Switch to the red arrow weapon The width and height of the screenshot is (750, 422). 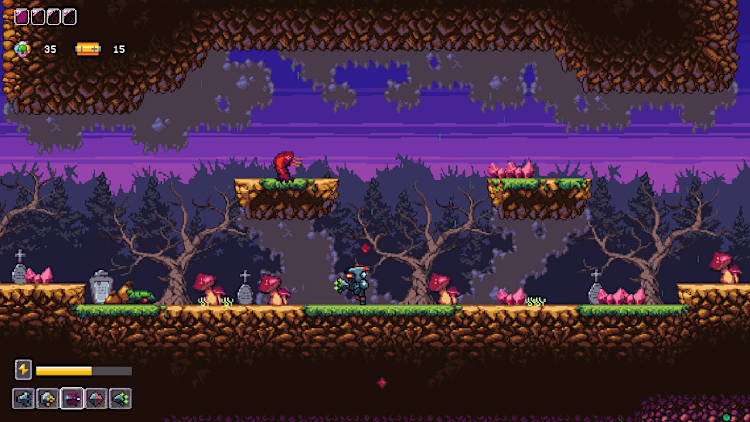(96, 399)
